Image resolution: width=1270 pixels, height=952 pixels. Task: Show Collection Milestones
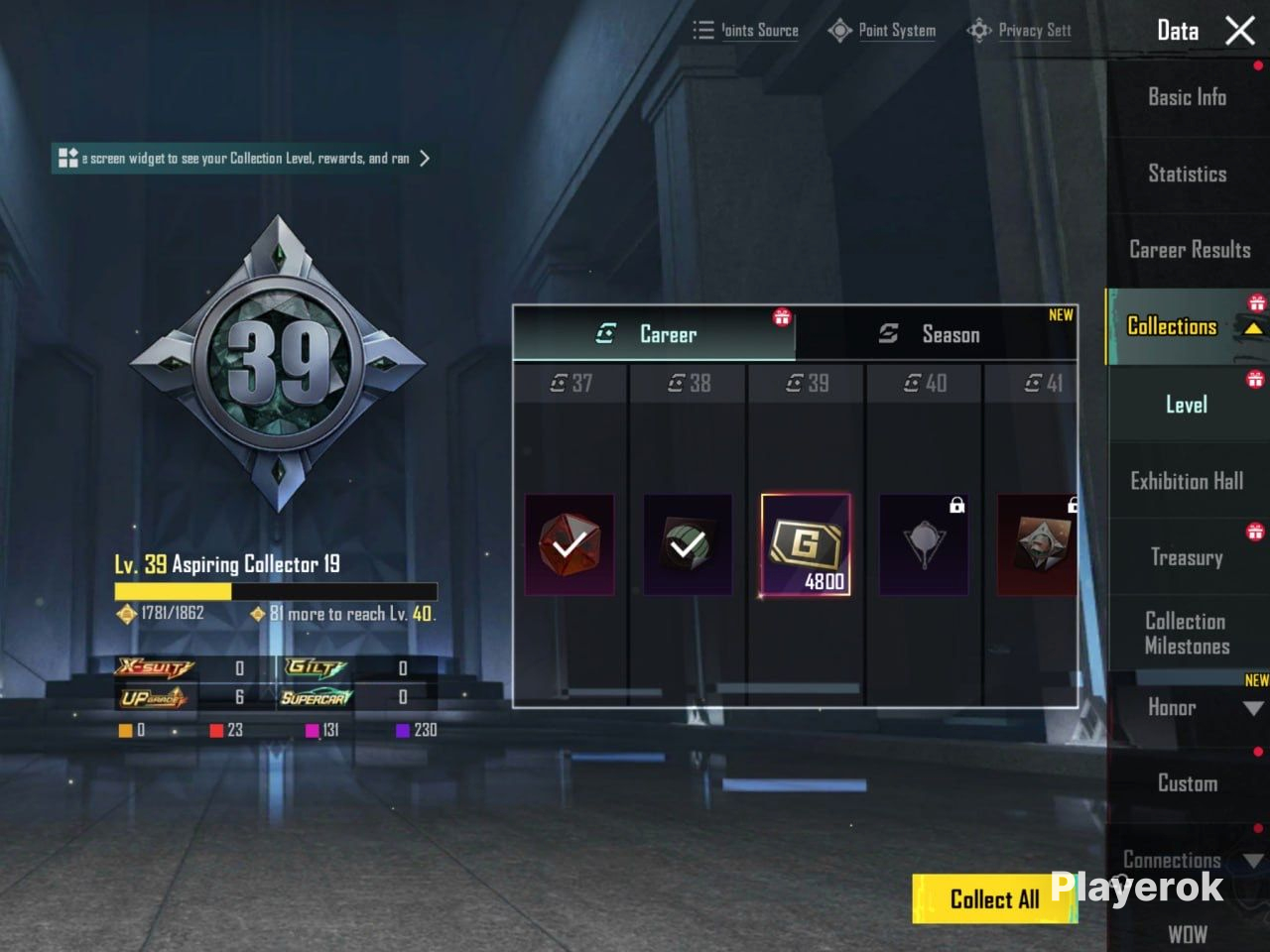[x=1187, y=634]
